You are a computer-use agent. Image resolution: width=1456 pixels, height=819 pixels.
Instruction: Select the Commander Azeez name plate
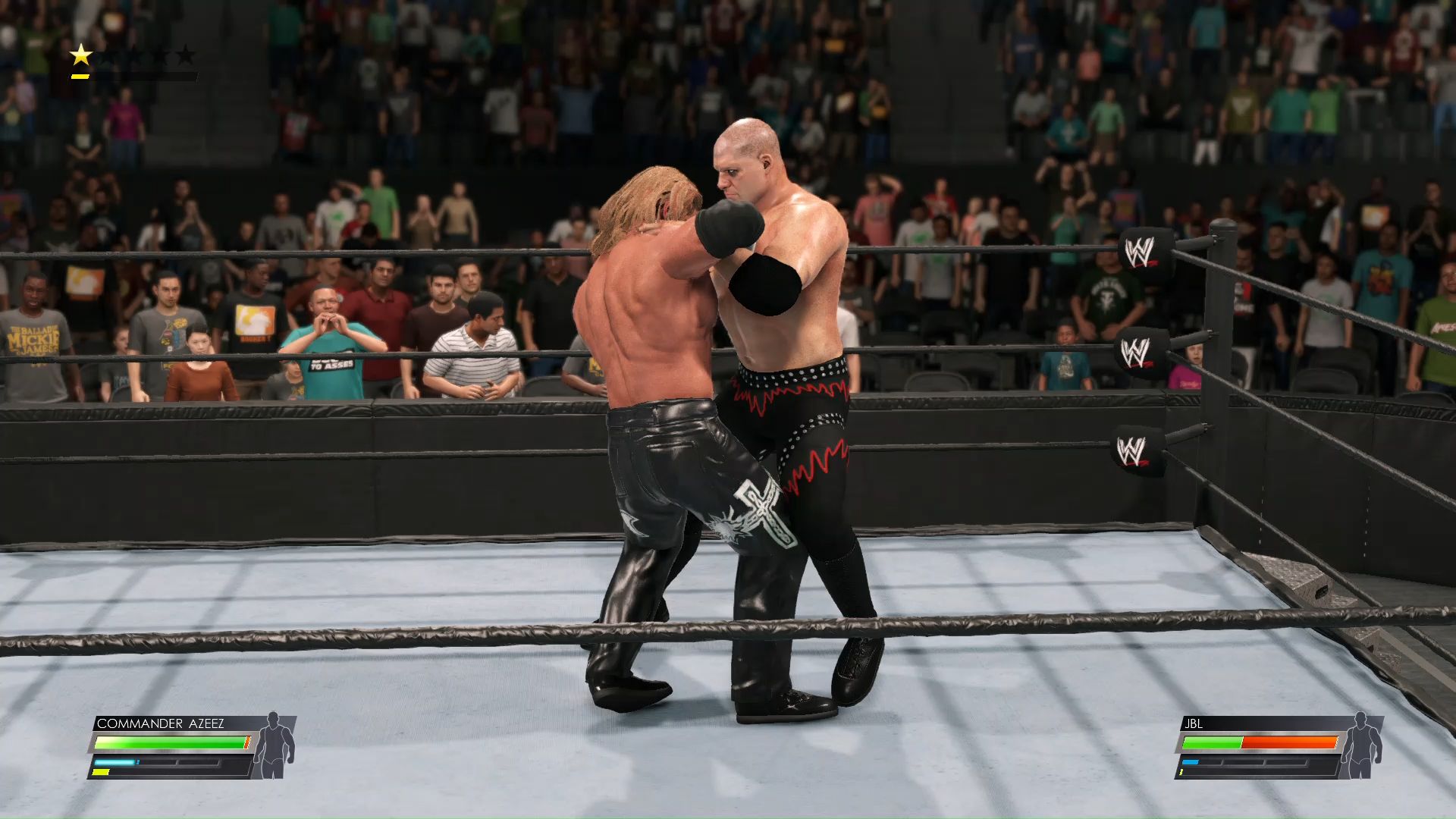tap(161, 723)
